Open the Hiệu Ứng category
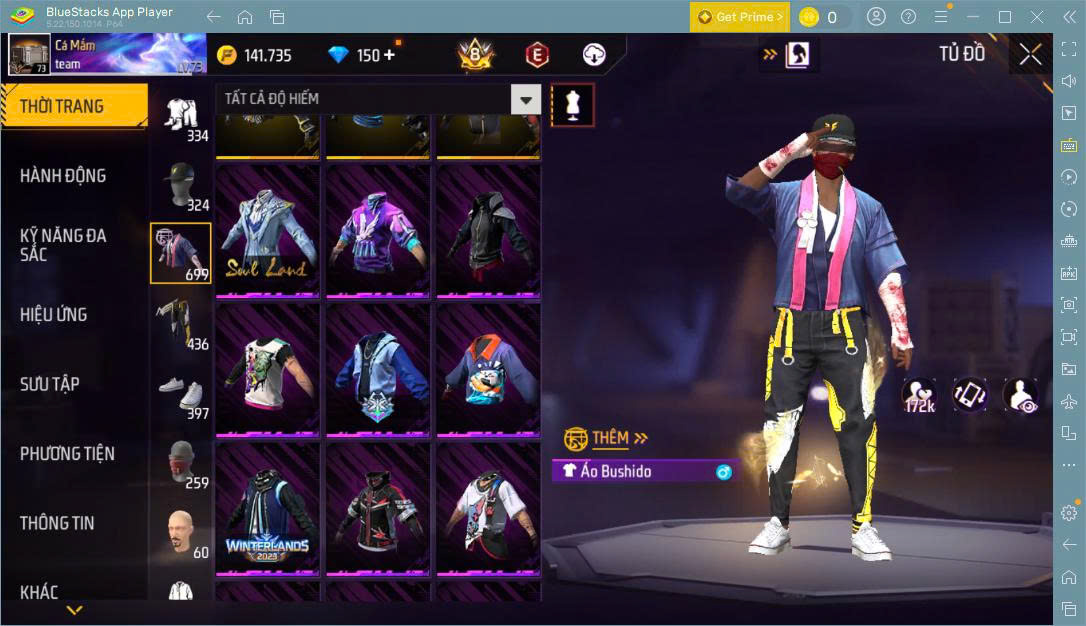 click(x=54, y=315)
